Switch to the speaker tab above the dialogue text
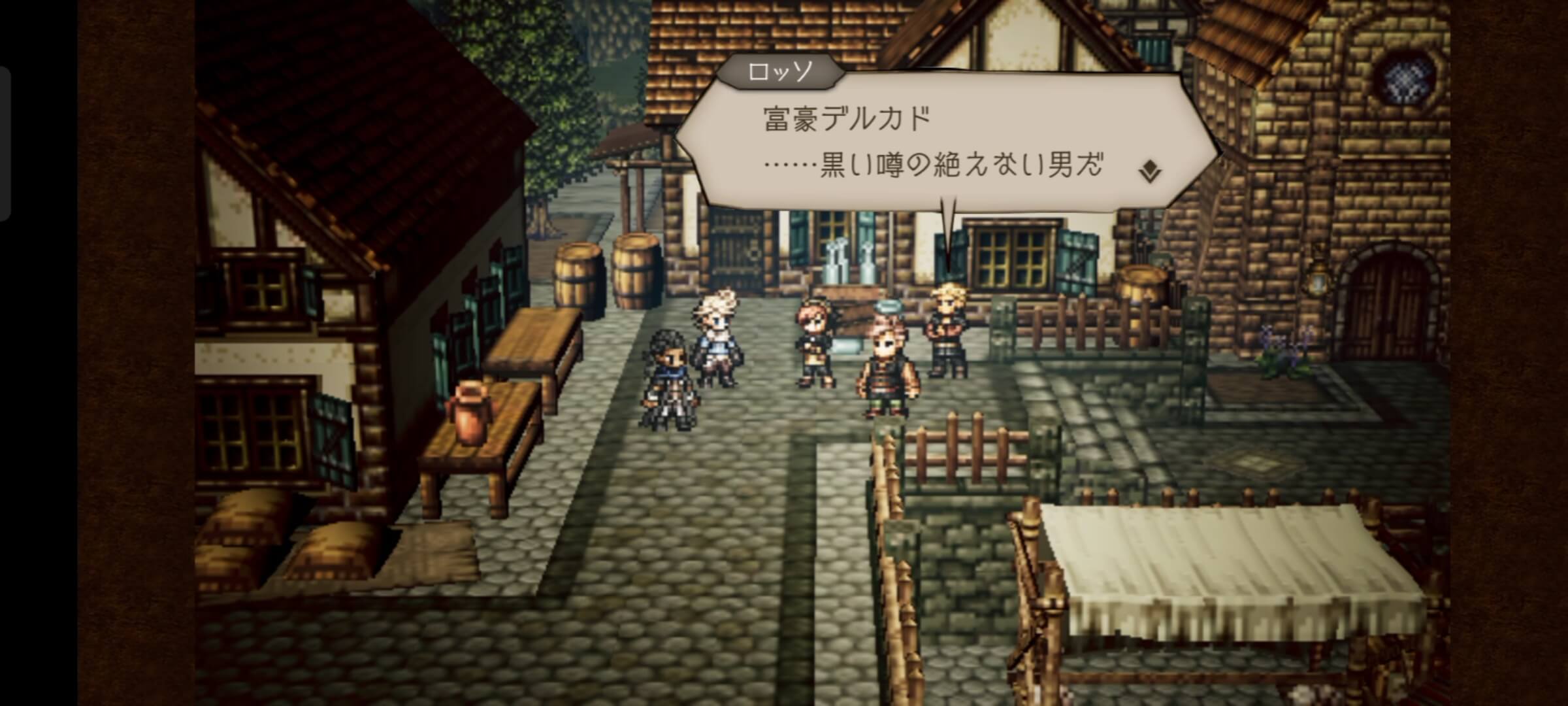Viewport: 1568px width, 706px height. click(780, 74)
